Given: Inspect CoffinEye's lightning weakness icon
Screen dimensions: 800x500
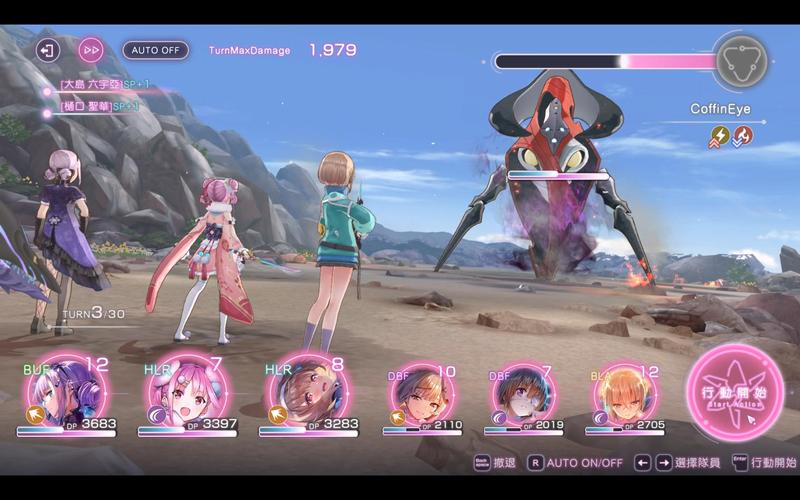Looking at the screenshot, I should tap(719, 135).
